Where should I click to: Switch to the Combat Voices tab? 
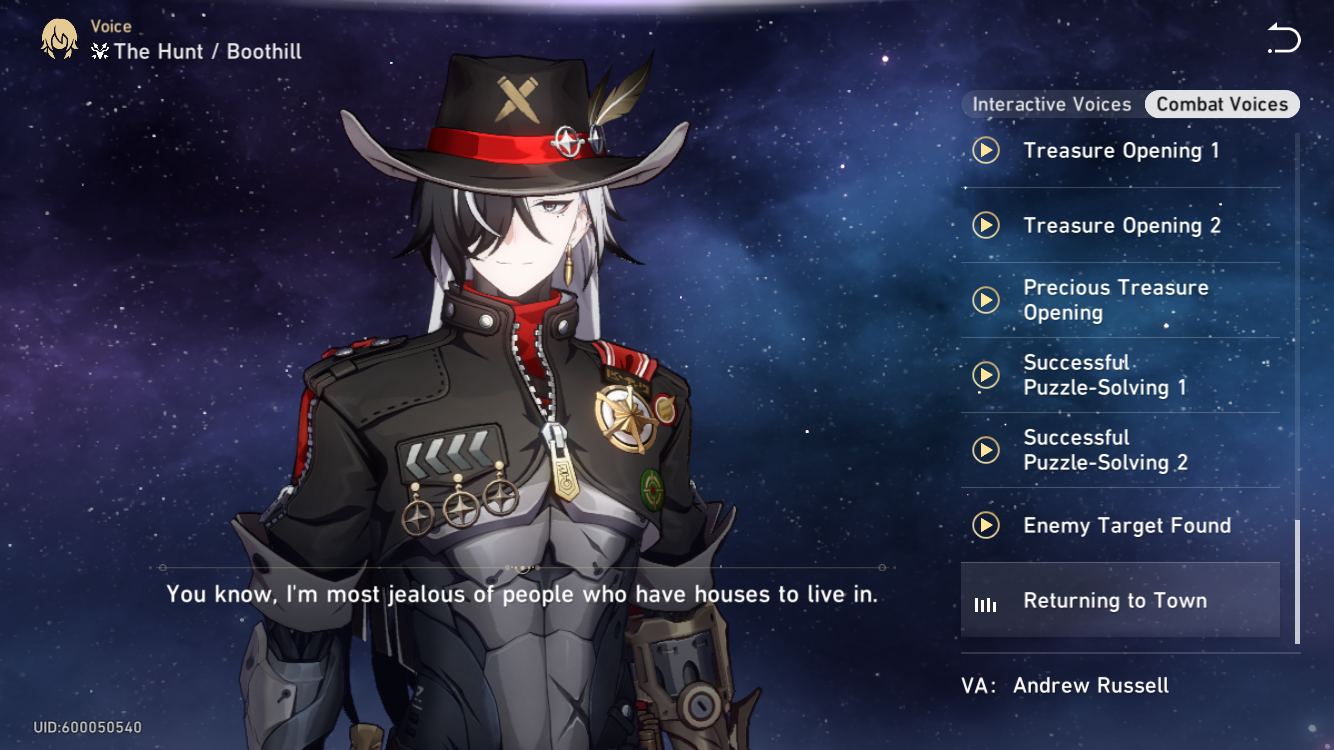pyautogui.click(x=1222, y=104)
